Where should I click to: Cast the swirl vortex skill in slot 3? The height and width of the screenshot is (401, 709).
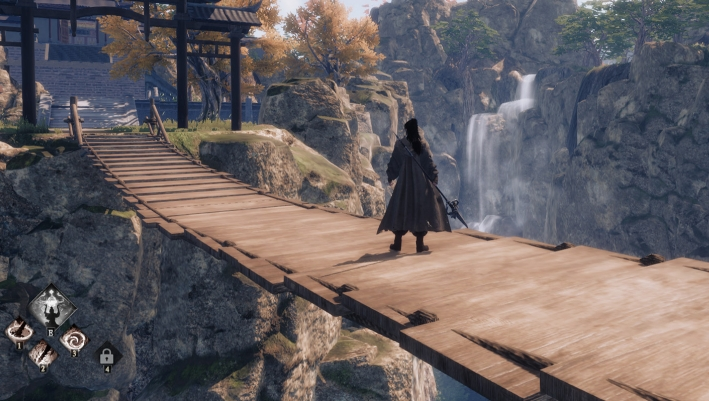(x=74, y=338)
